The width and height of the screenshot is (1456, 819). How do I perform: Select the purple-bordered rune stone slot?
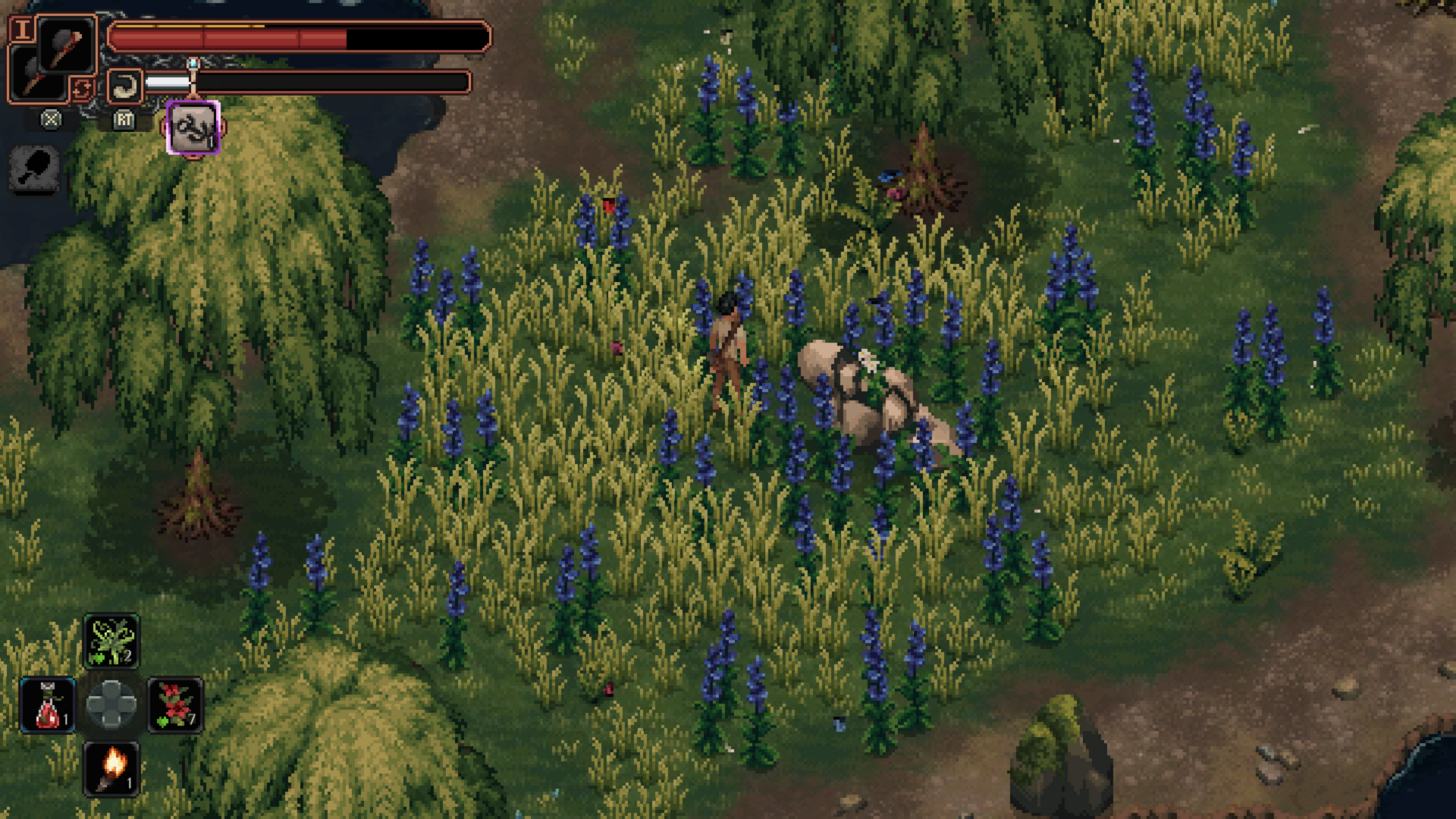[x=193, y=127]
